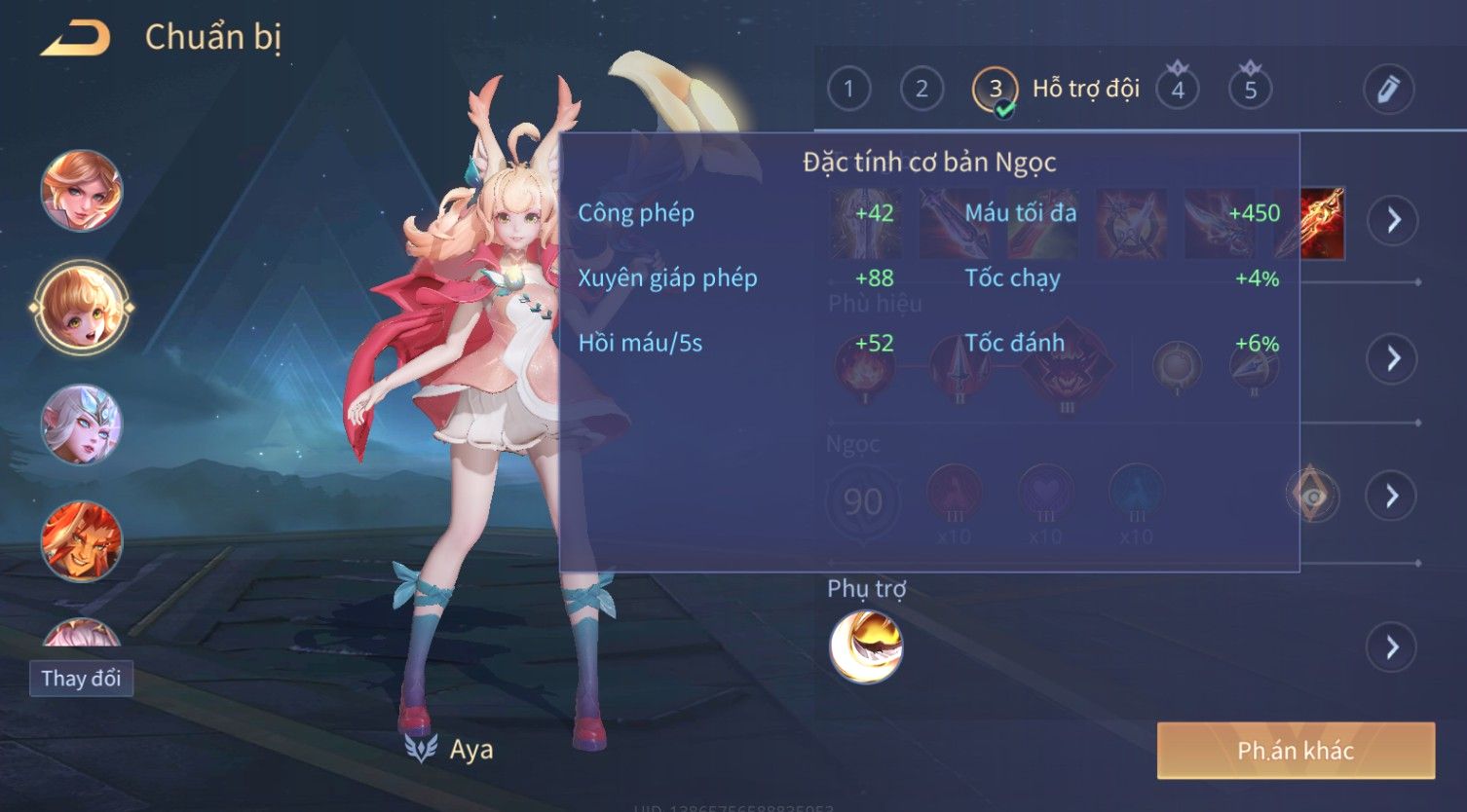Image resolution: width=1467 pixels, height=812 pixels.
Task: Select the Phụ trợ support spell icon
Action: (x=866, y=646)
